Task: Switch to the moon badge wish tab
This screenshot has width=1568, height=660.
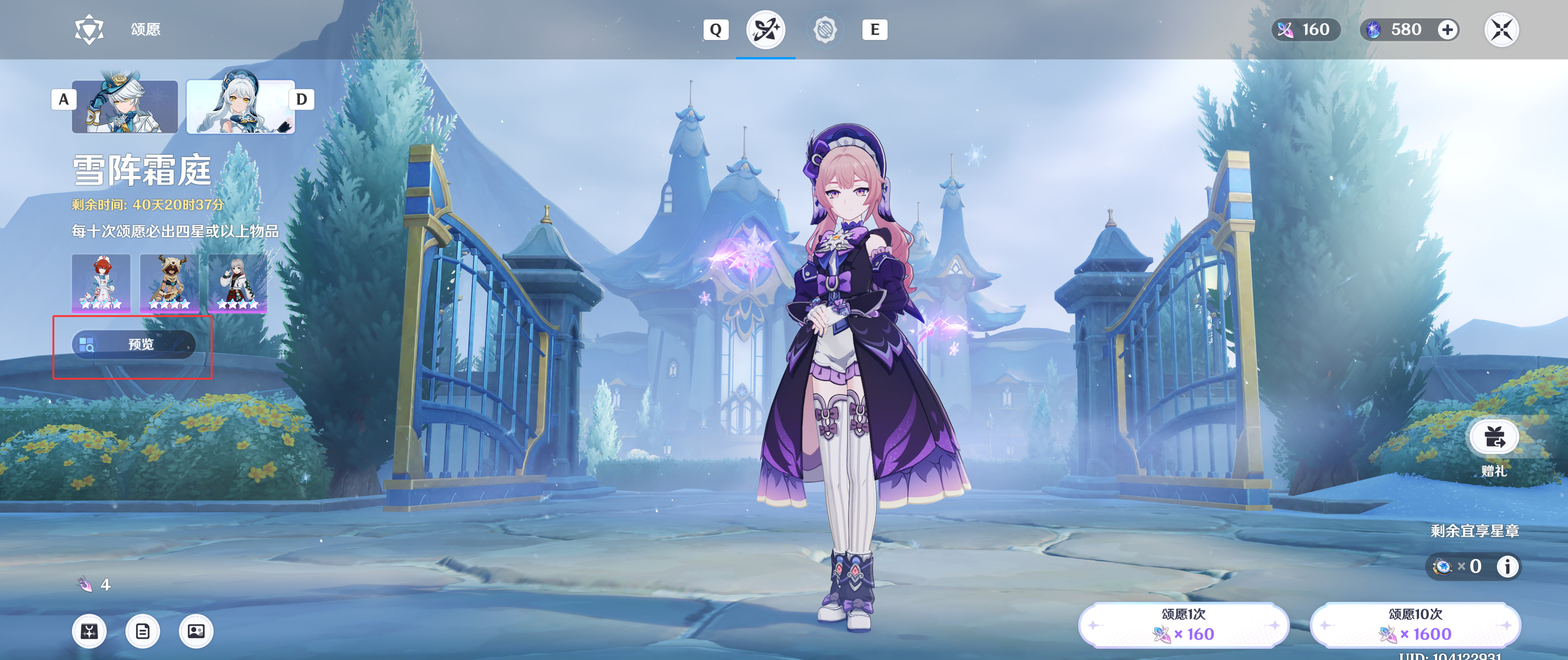Action: click(825, 30)
